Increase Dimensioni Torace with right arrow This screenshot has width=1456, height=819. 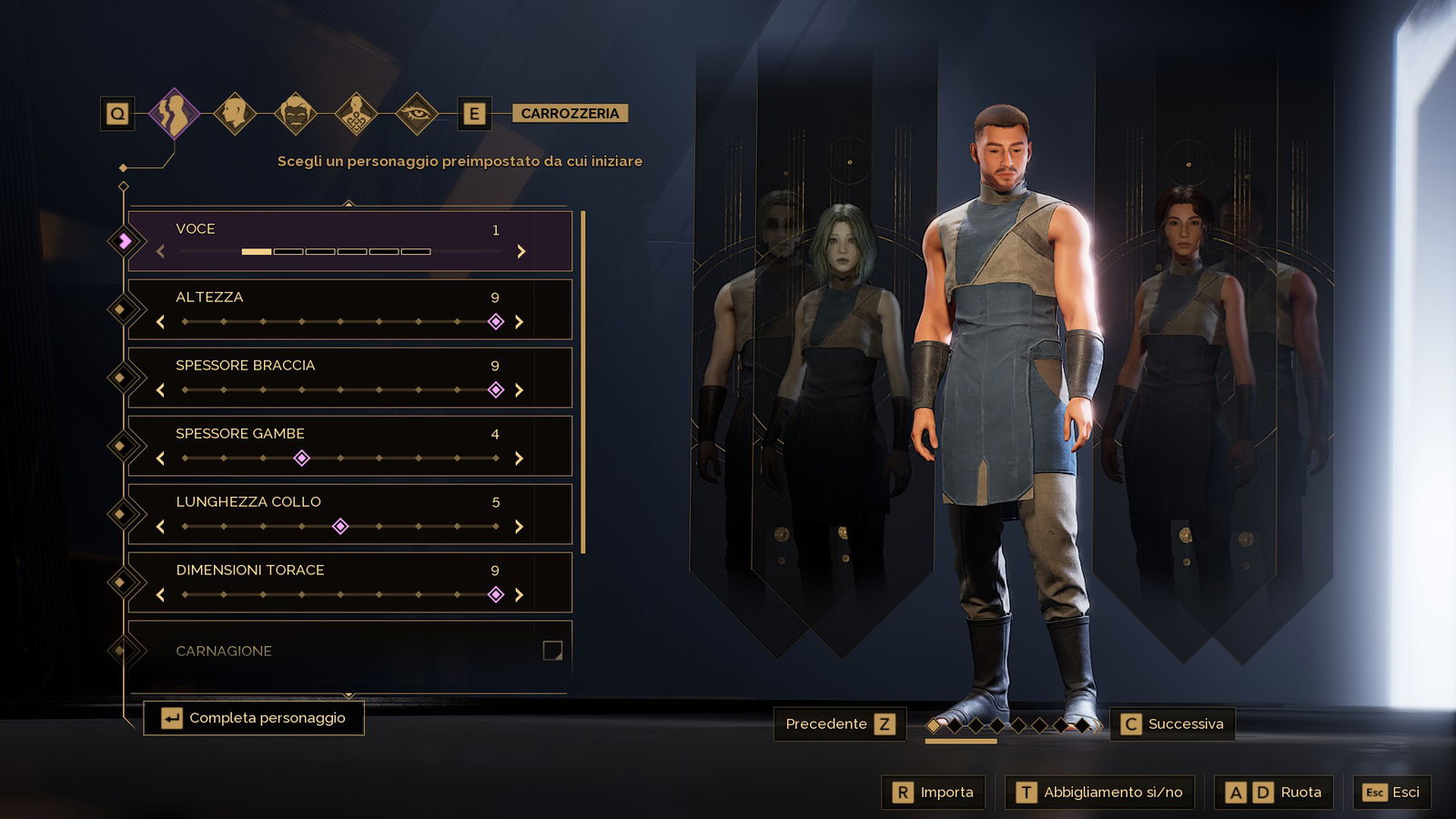pyautogui.click(x=520, y=595)
